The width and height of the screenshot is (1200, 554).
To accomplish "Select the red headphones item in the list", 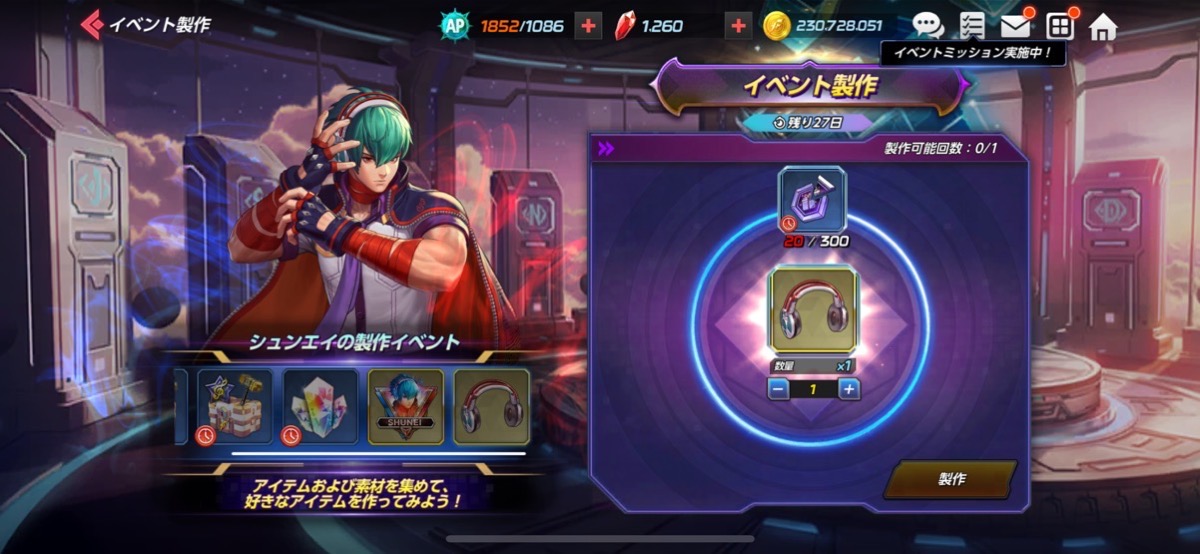I will pos(491,406).
